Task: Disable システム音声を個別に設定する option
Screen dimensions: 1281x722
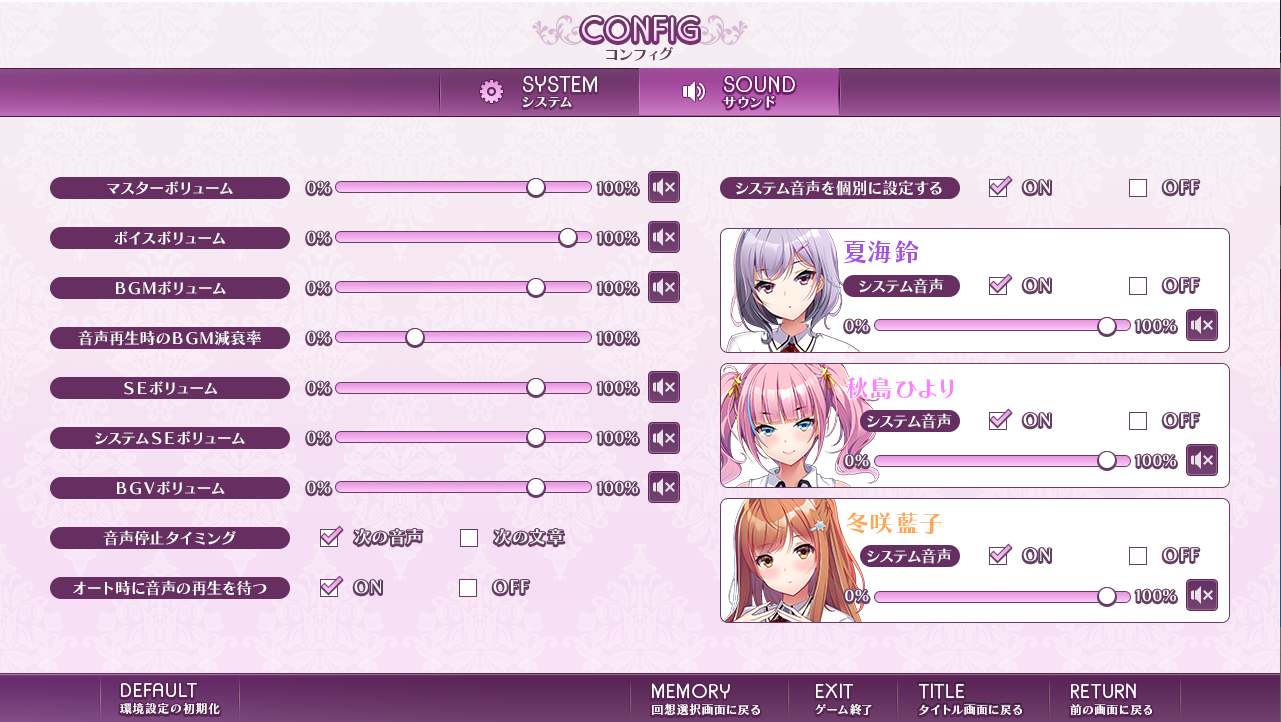Action: (x=1137, y=187)
